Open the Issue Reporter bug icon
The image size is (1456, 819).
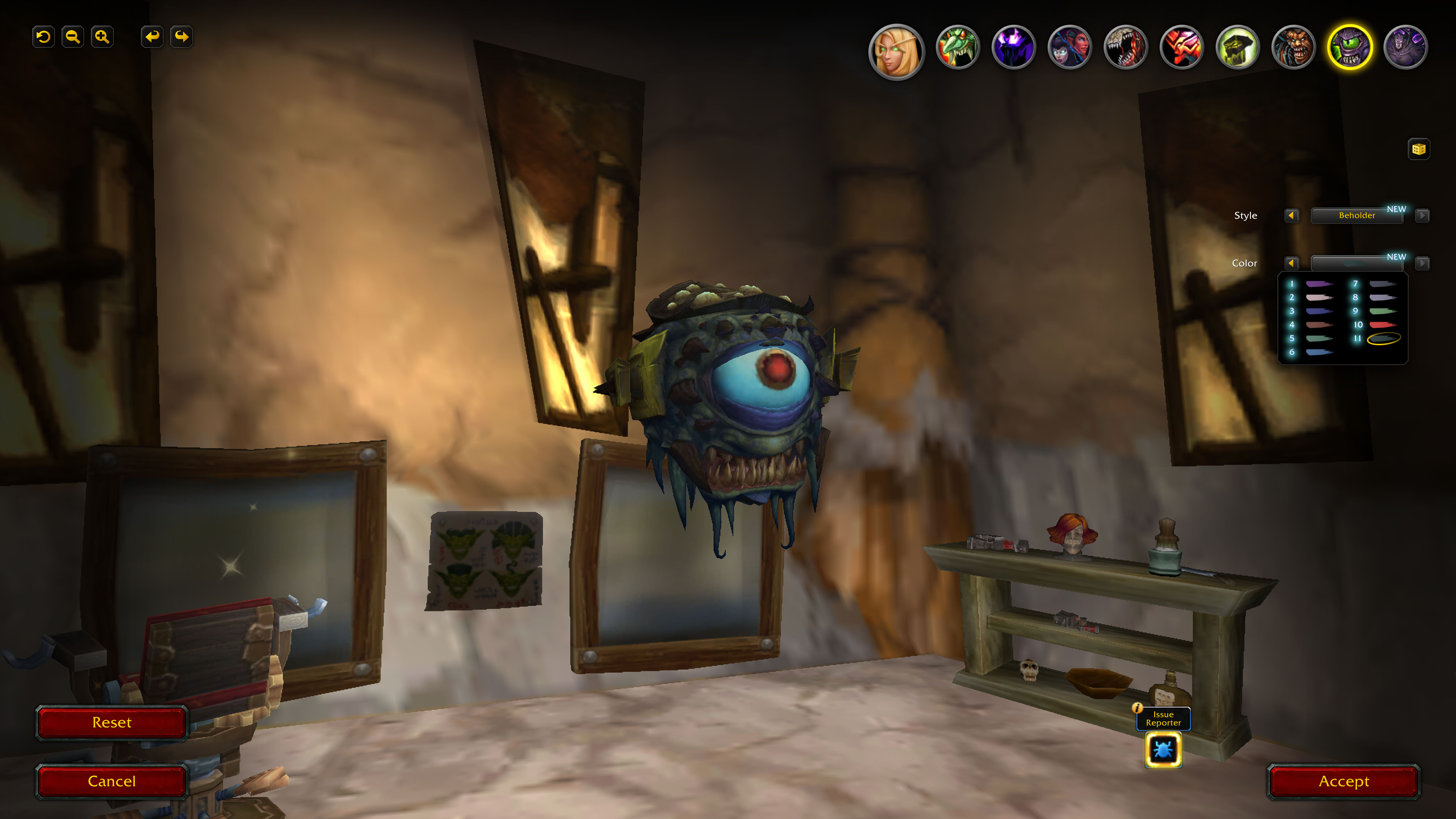[1163, 750]
